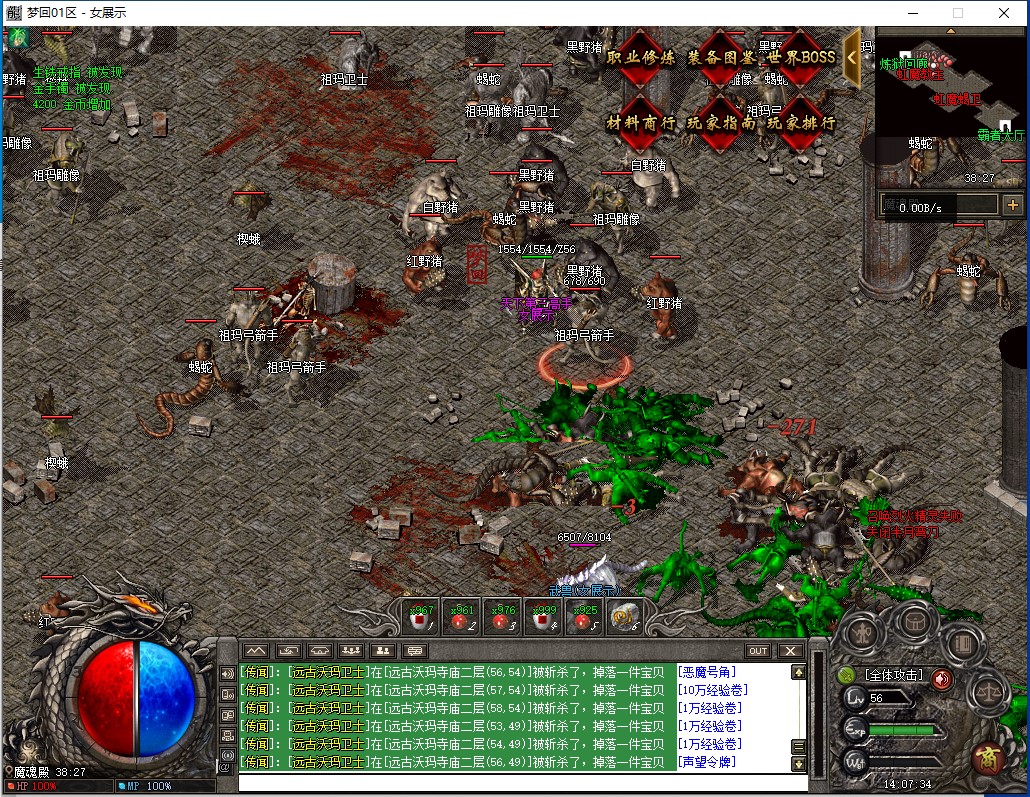Open the 玩家指南 player guide
1030x797 pixels.
tap(721, 123)
